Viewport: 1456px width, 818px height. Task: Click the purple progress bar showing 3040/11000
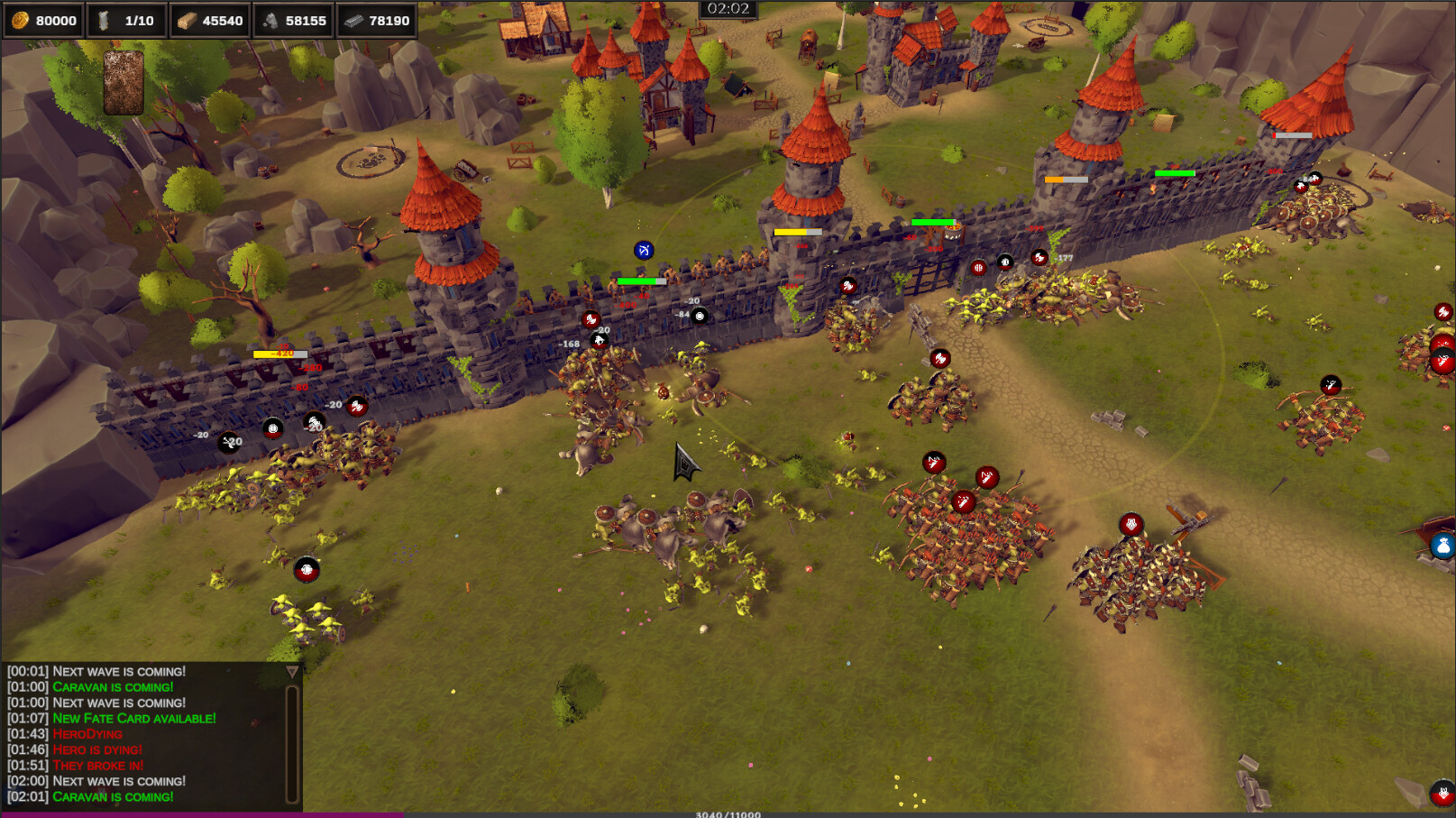(726, 812)
